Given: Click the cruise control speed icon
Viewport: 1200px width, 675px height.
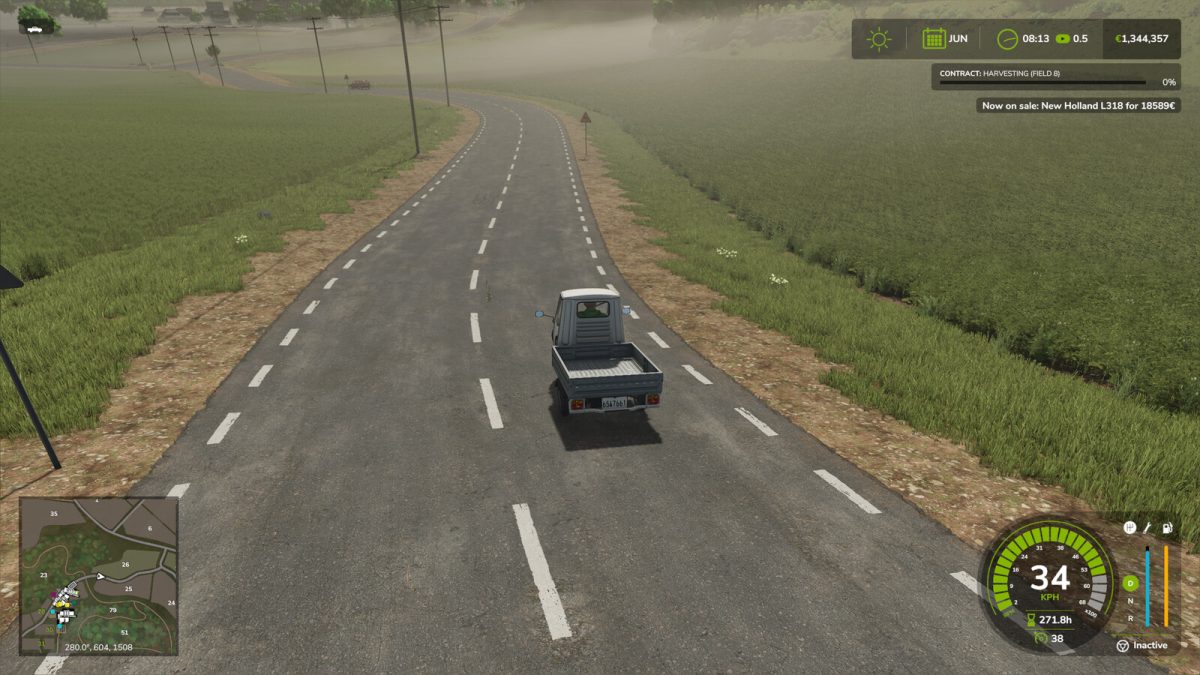Looking at the screenshot, I should pos(1041,638).
